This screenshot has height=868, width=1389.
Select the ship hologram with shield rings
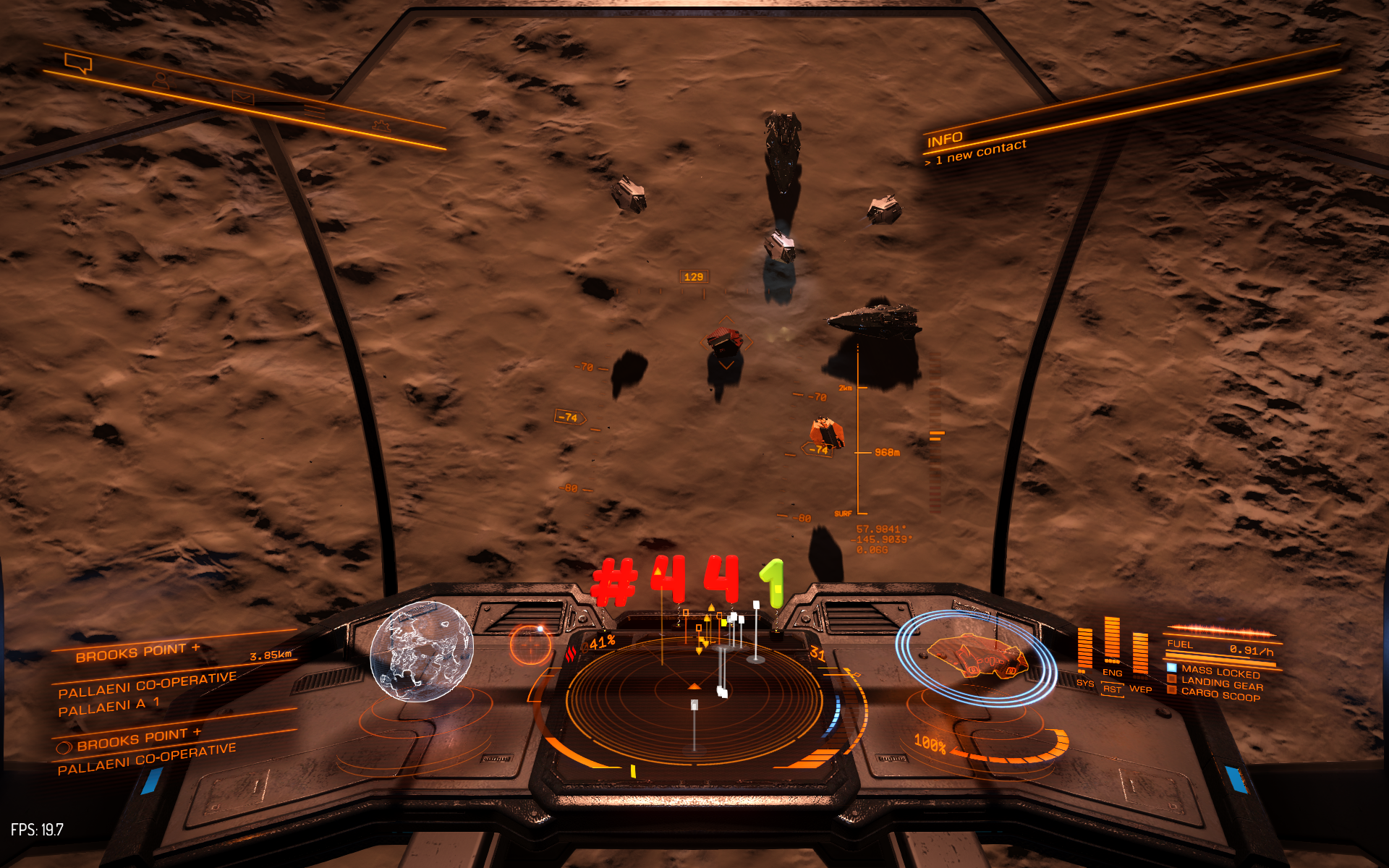point(977,657)
